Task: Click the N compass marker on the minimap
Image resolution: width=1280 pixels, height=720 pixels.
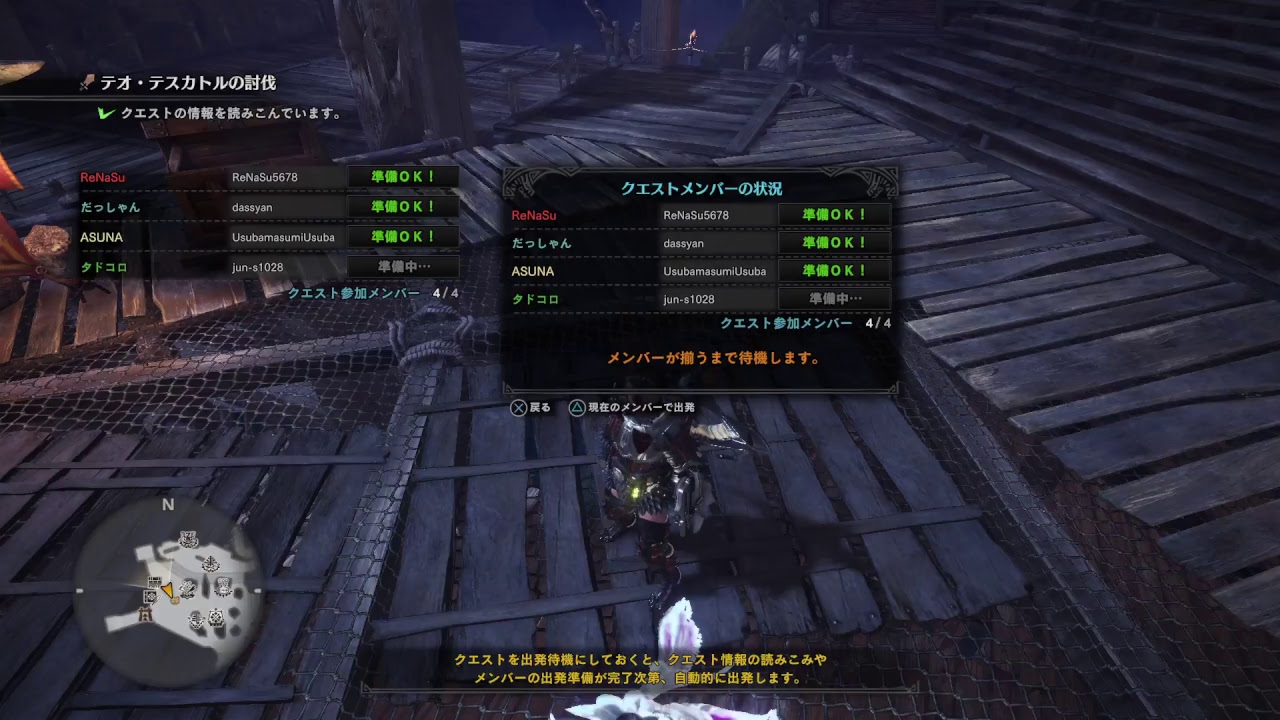Action: [167, 503]
